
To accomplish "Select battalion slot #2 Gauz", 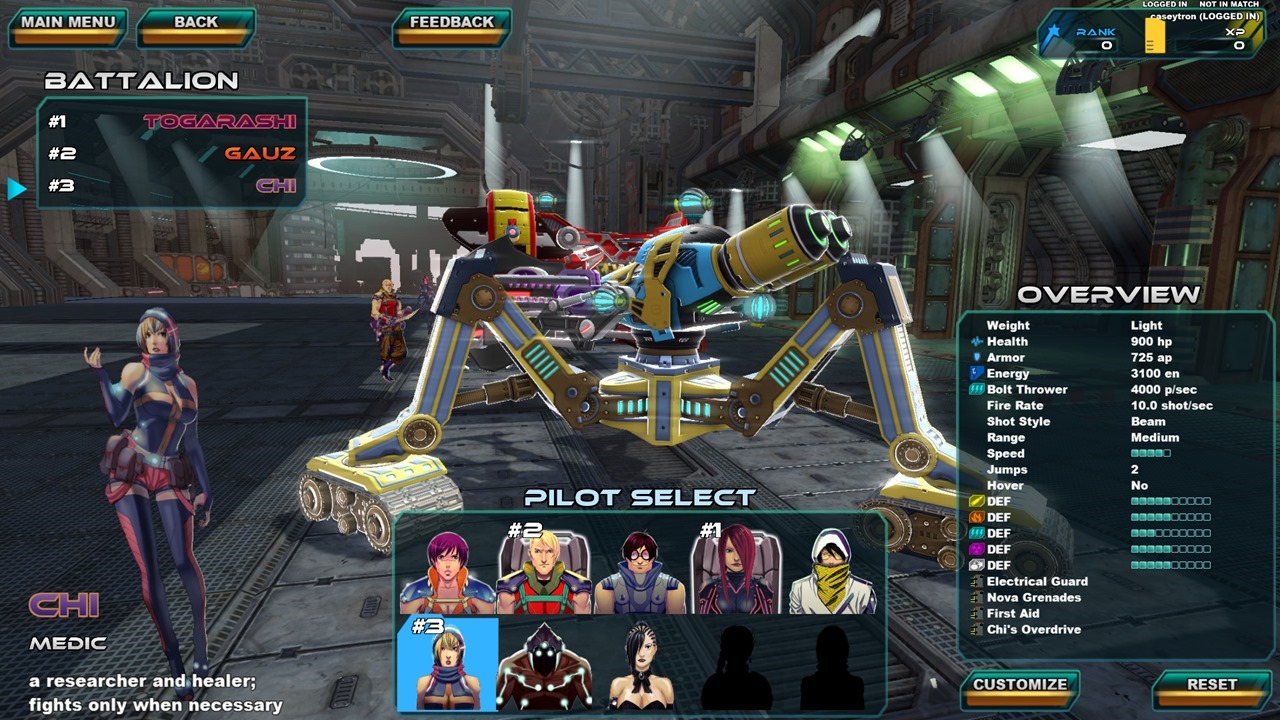I will click(x=172, y=153).
